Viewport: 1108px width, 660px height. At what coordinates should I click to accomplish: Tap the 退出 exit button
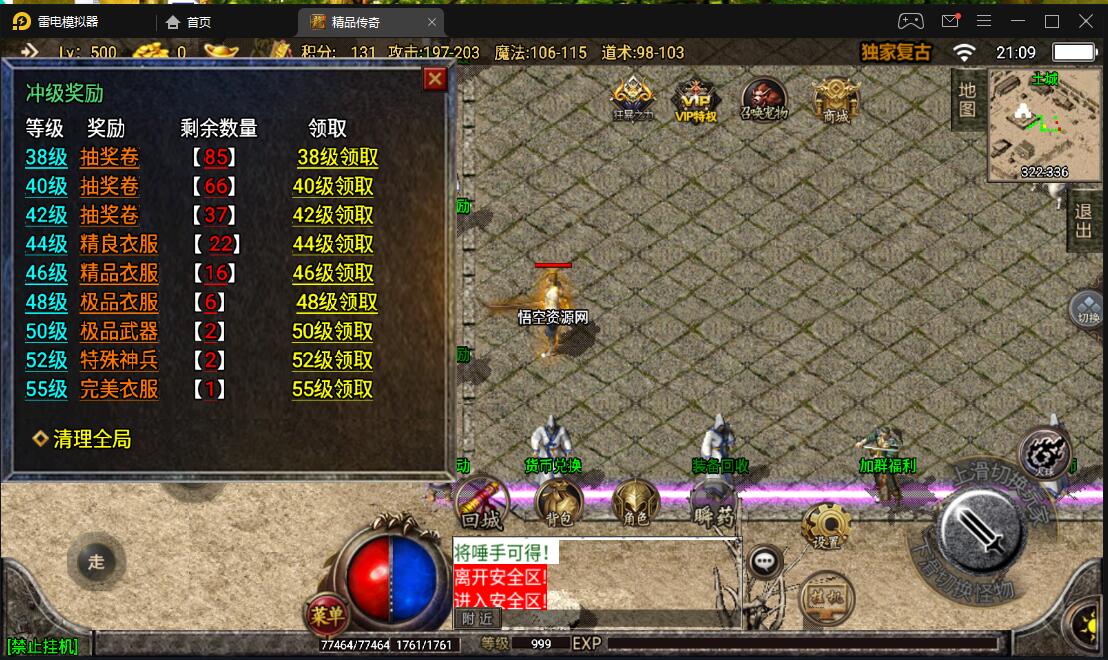1083,221
